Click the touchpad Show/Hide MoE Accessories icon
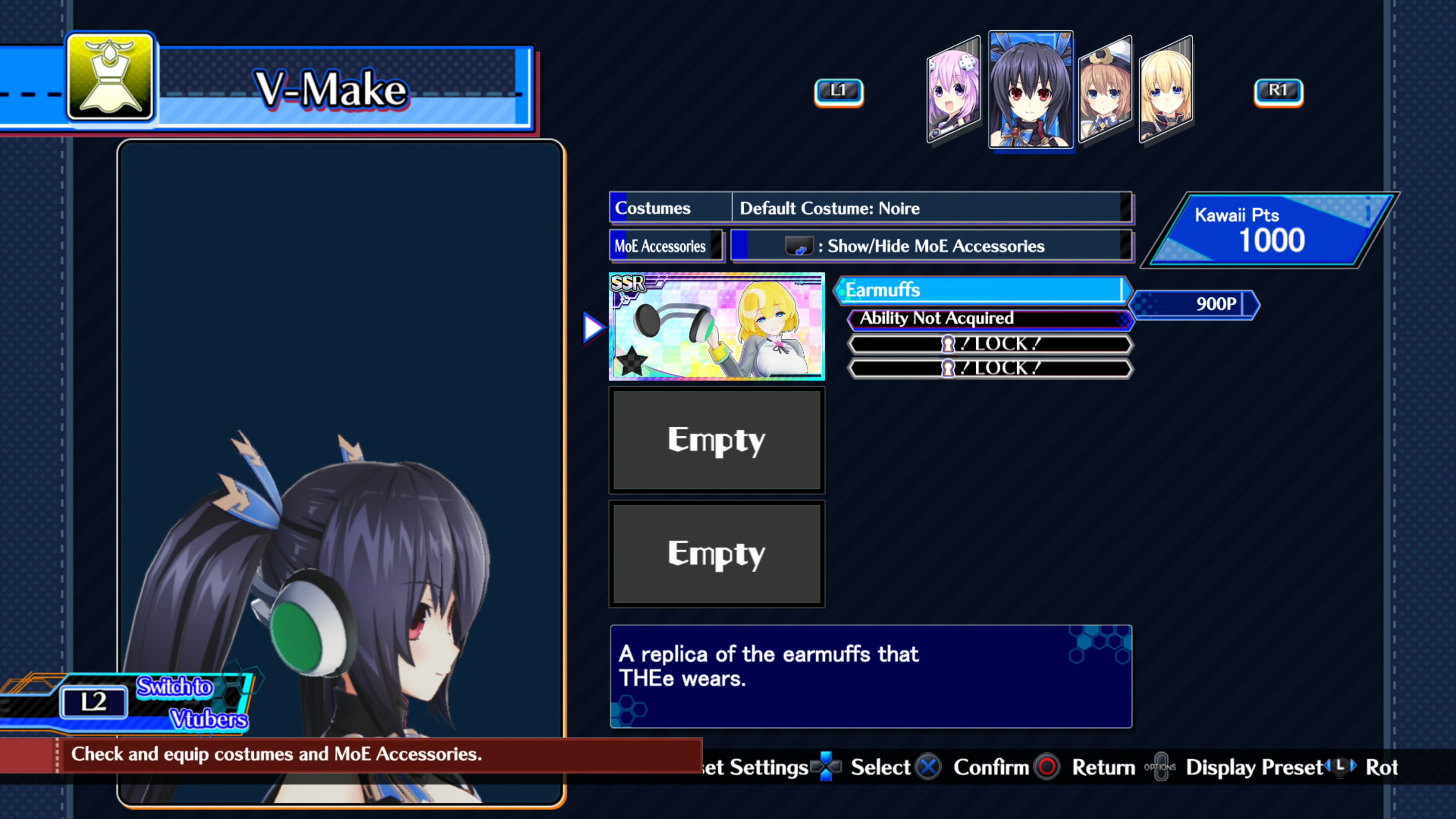 pyautogui.click(x=799, y=245)
